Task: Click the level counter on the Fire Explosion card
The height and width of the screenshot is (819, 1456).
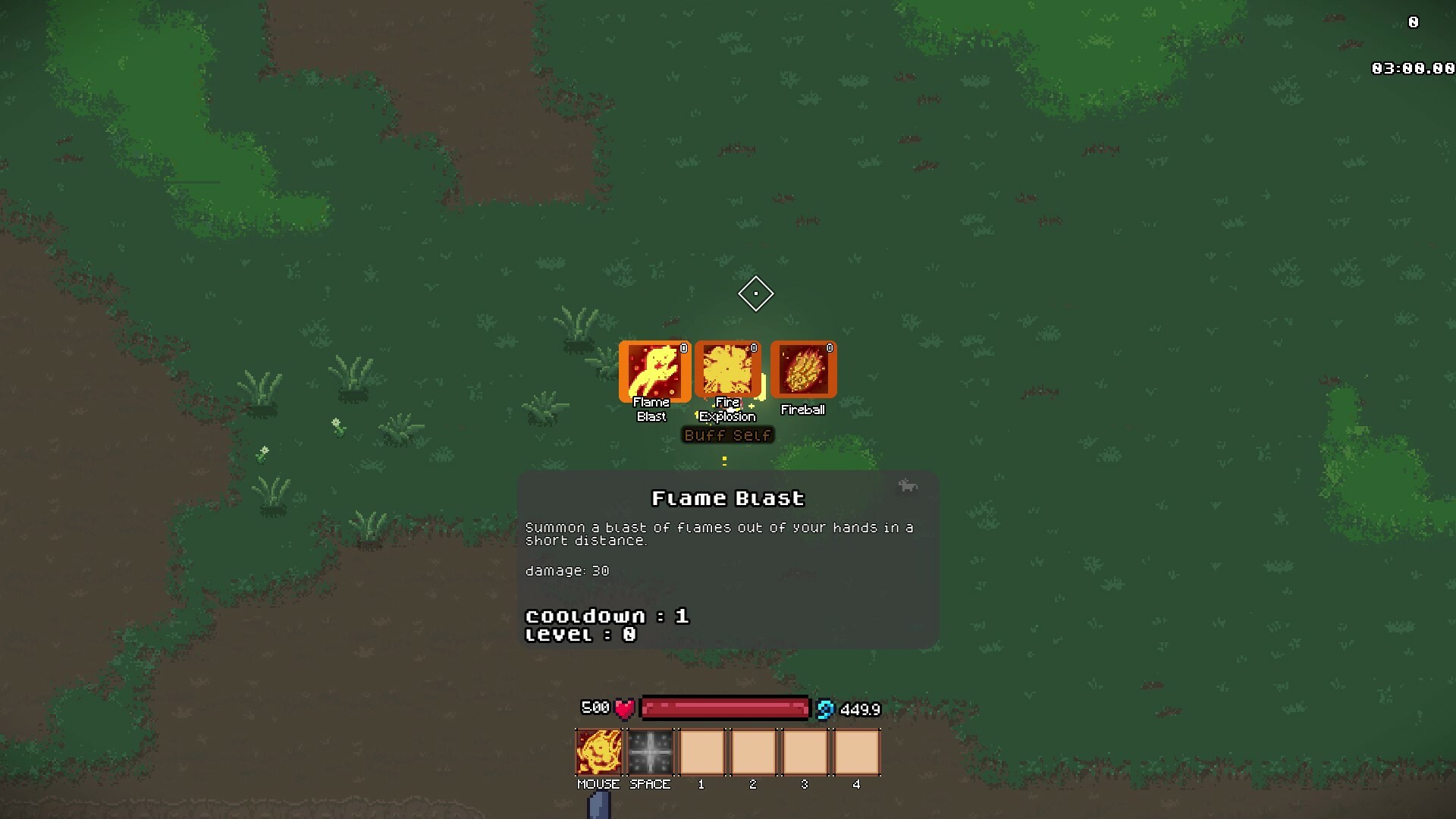Action: pos(753,348)
